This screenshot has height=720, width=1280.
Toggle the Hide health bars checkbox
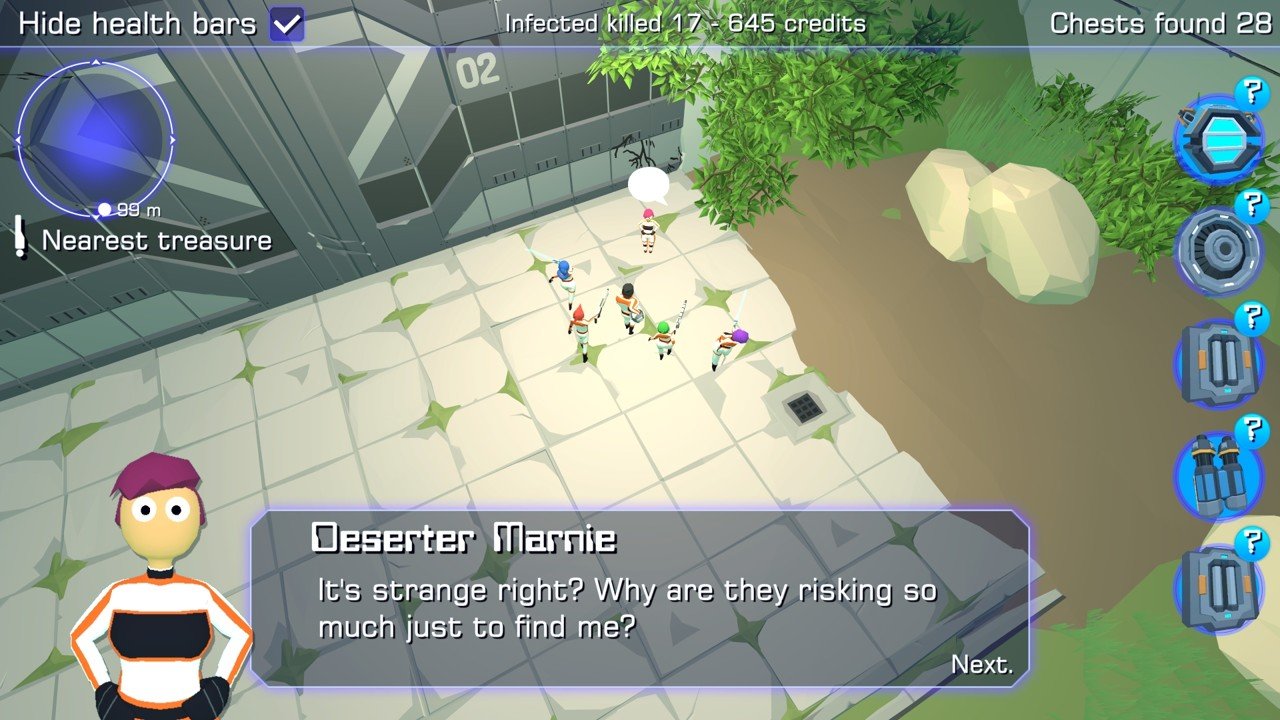[x=287, y=24]
